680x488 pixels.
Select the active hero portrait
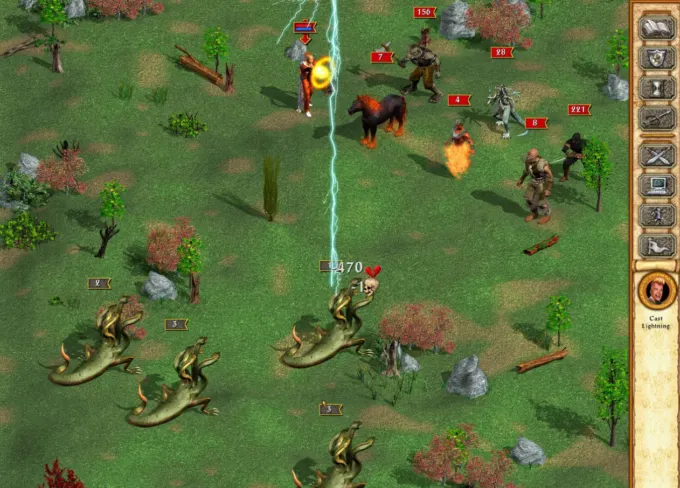point(656,291)
